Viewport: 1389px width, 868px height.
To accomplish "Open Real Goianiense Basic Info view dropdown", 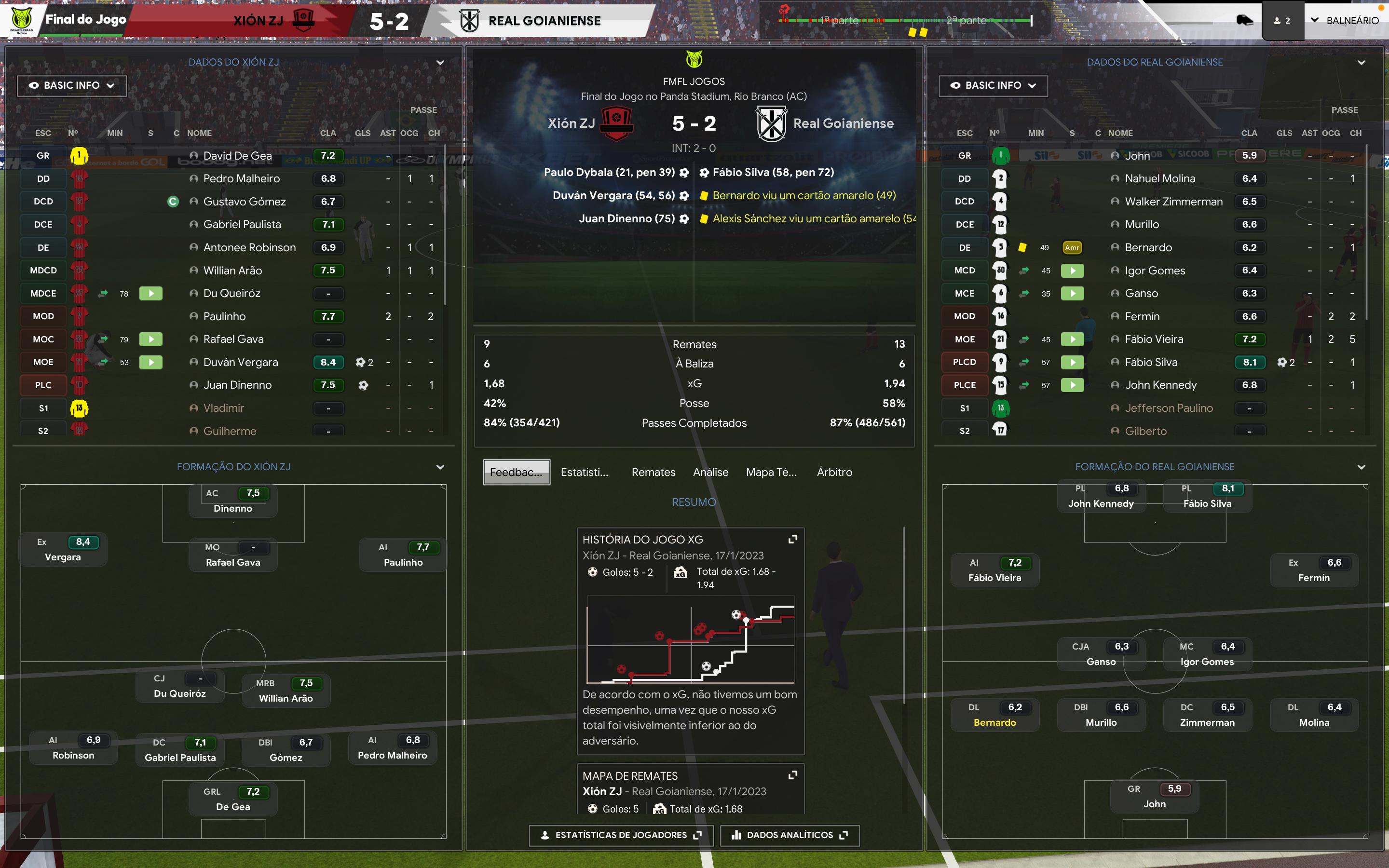I will 993,85.
